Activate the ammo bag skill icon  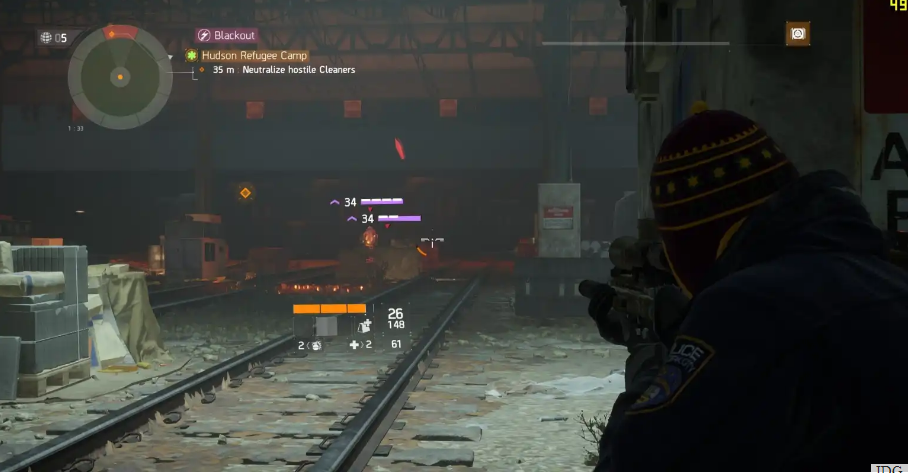(x=365, y=324)
